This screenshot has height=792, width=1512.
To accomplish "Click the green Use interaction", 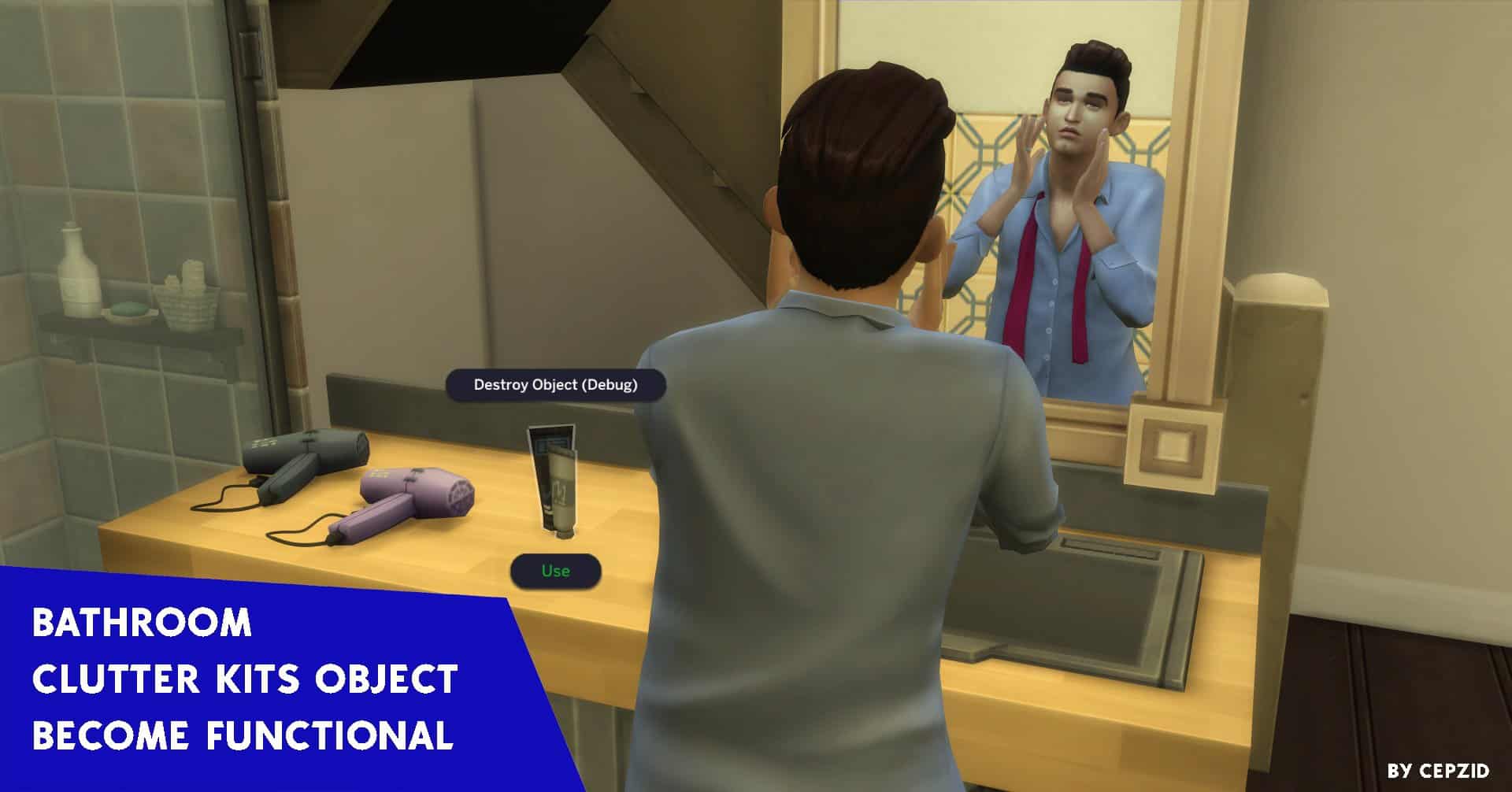I will tap(555, 573).
